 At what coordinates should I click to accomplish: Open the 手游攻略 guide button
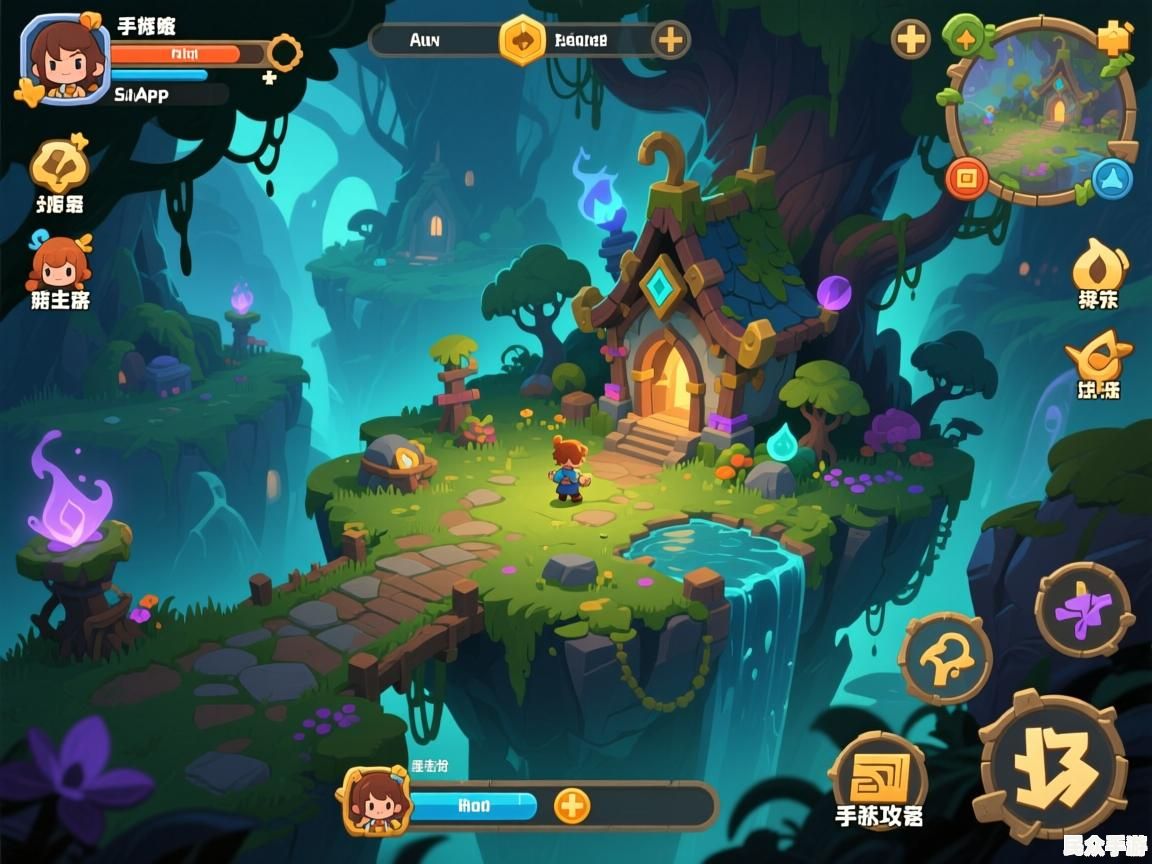(879, 778)
